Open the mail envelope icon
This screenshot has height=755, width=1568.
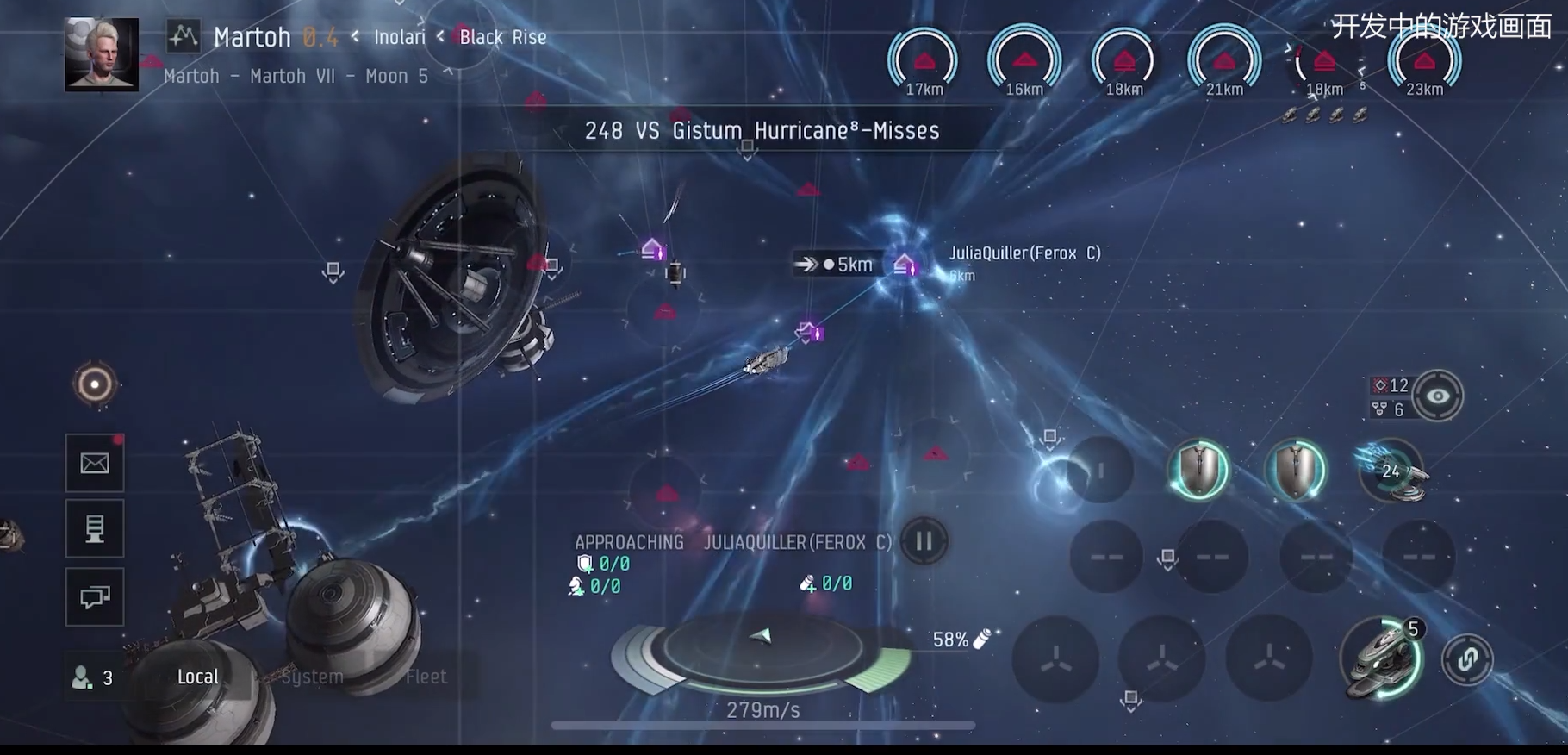tap(95, 464)
